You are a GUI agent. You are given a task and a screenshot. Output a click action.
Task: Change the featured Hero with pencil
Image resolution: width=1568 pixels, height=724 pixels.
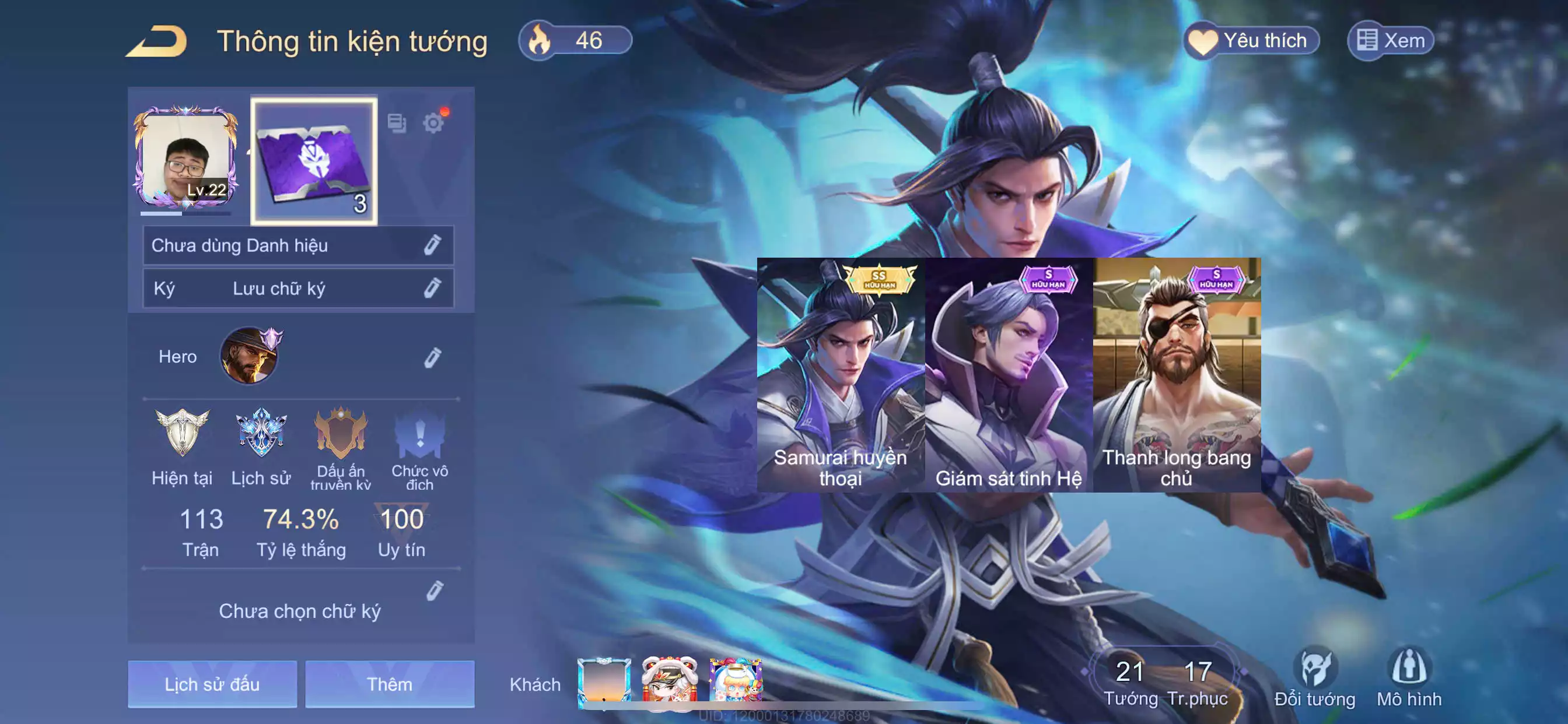point(432,357)
